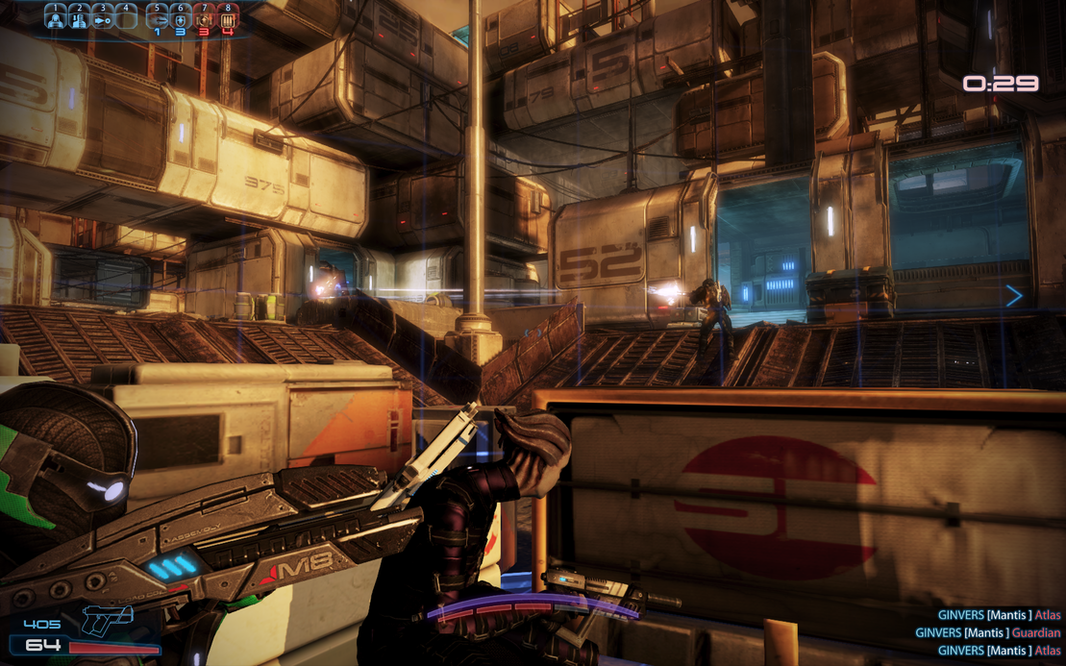Screen dimensions: 1066x666
Task: Activate the power in hotbar slot 1
Action: (55, 18)
